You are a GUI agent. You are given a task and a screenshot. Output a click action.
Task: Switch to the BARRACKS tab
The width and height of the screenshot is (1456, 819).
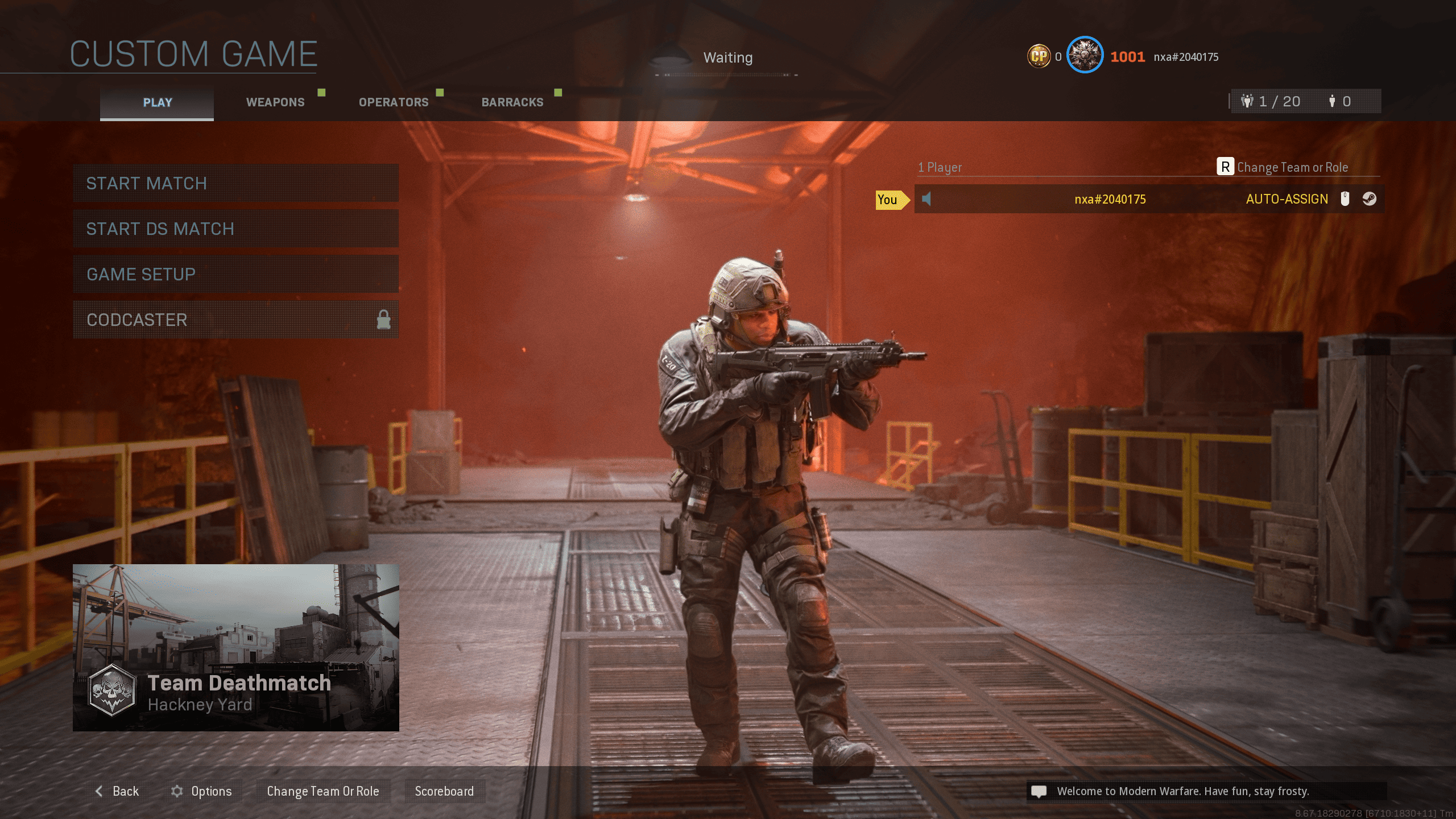[x=512, y=102]
